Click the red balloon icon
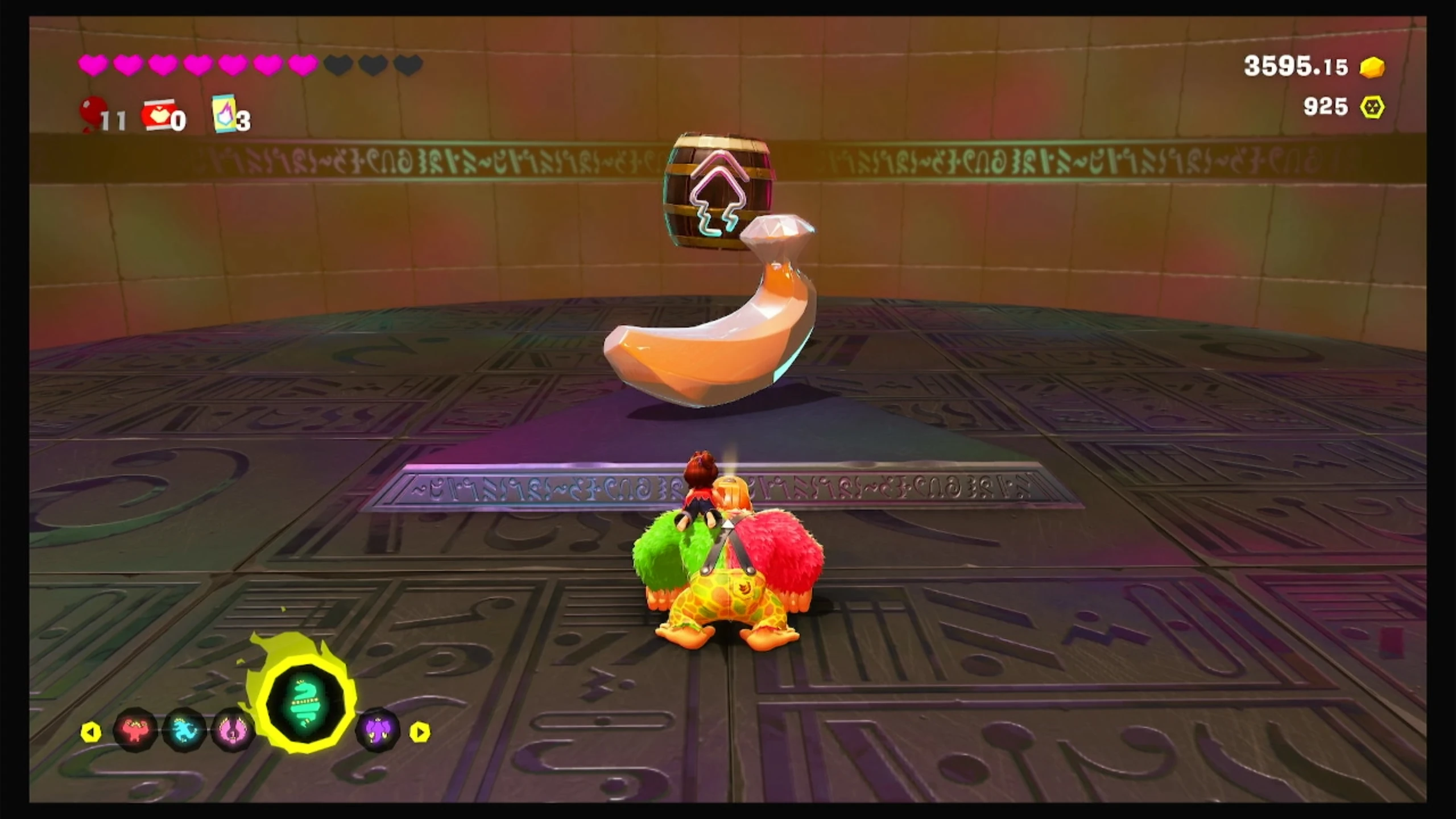This screenshot has height=819, width=1456. point(93,111)
